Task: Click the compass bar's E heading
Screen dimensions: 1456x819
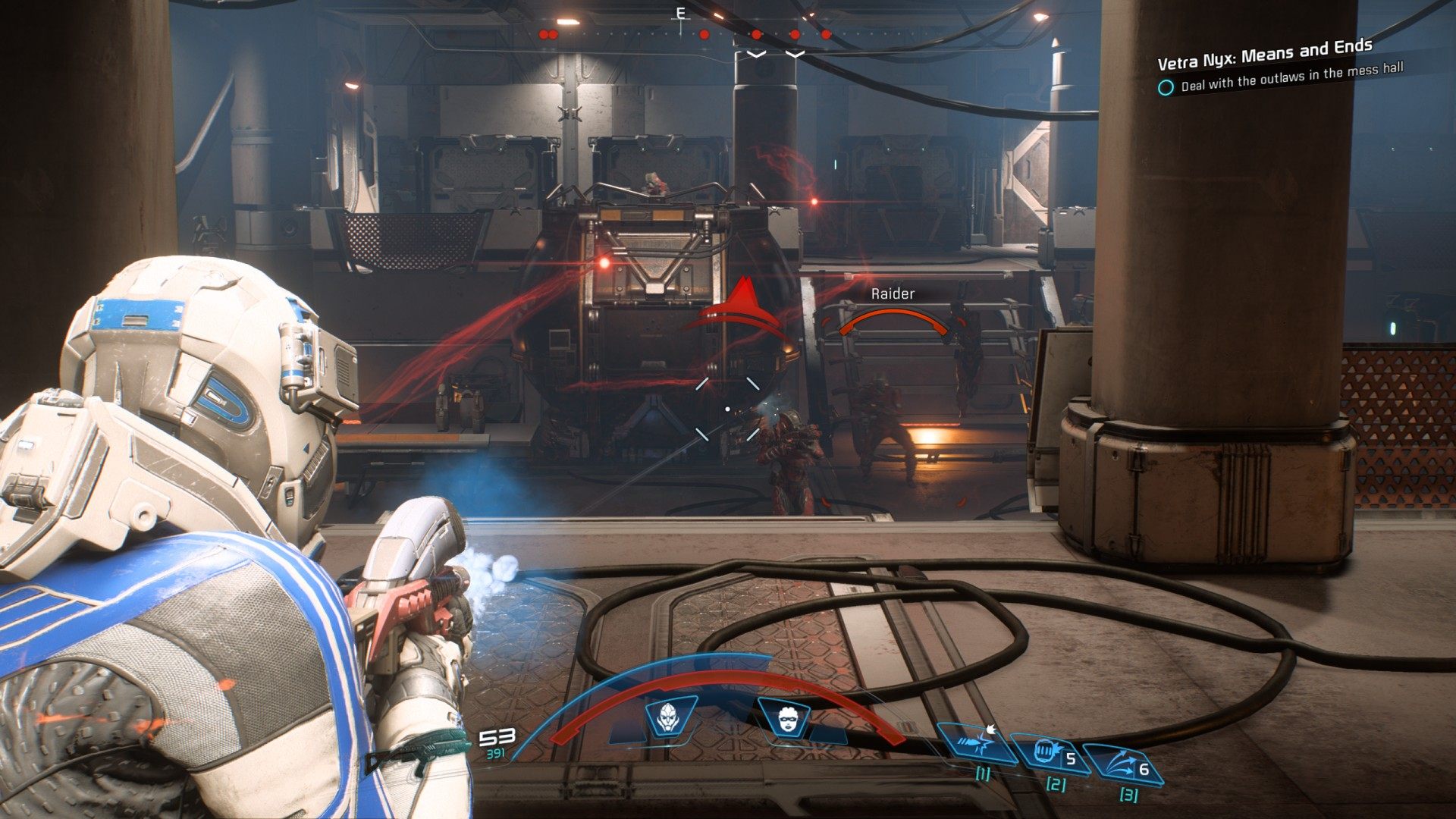Action: point(680,13)
